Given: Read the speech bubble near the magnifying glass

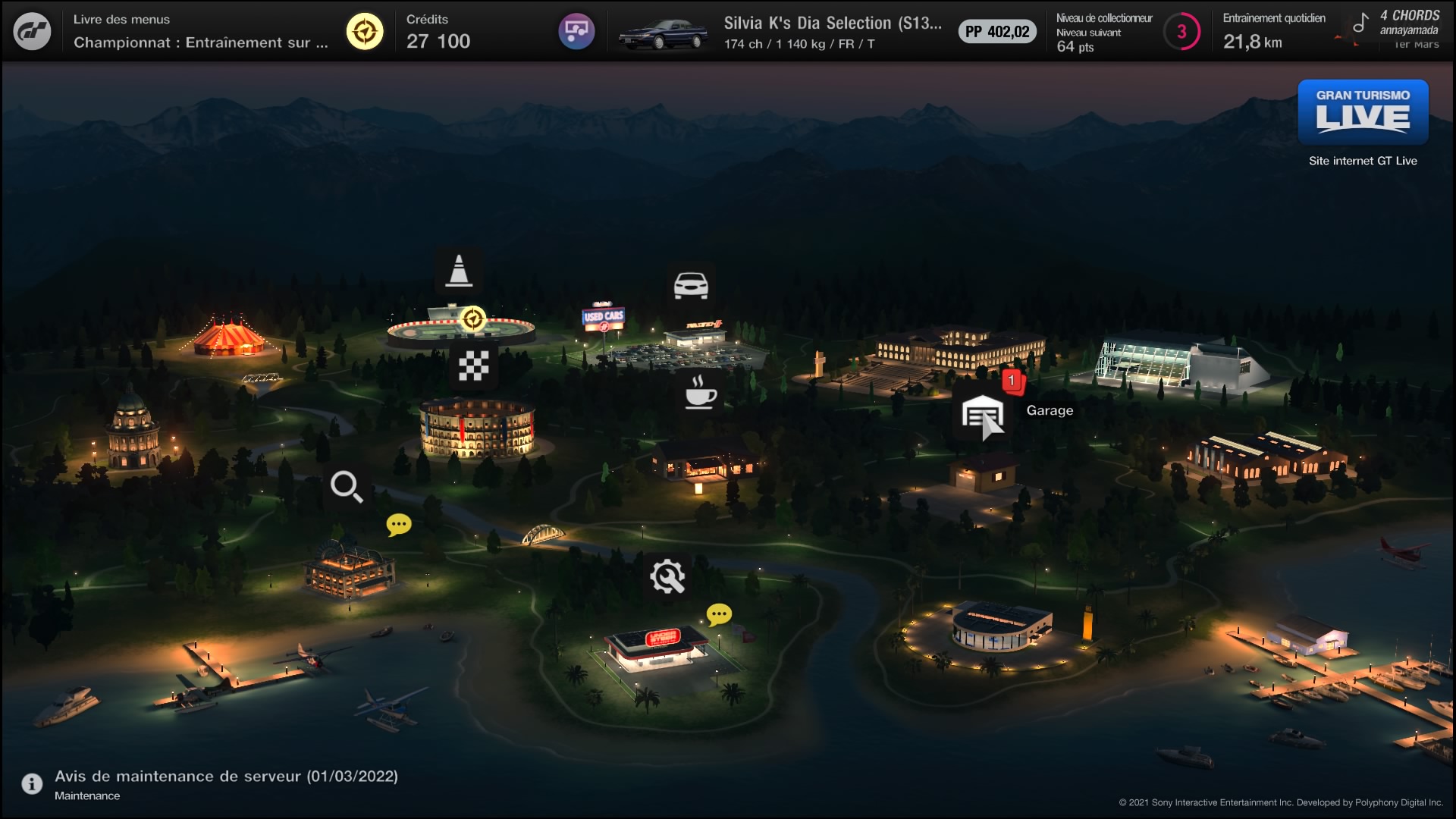Looking at the screenshot, I should pyautogui.click(x=399, y=525).
